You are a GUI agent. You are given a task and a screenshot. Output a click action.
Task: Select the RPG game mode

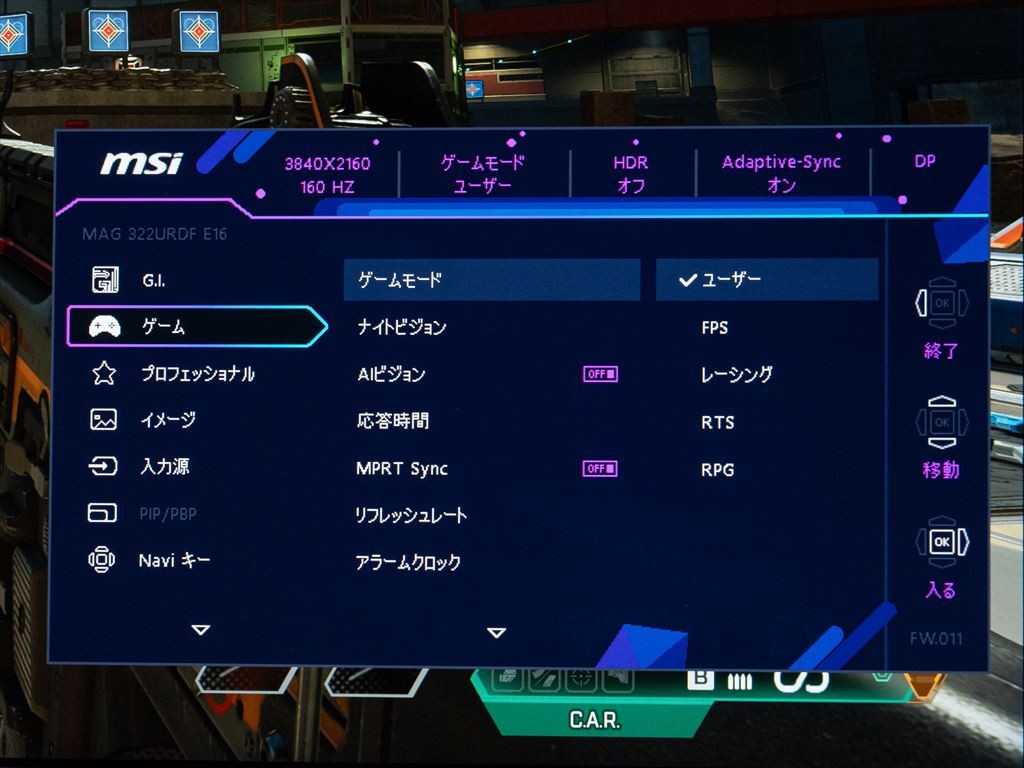(x=718, y=469)
